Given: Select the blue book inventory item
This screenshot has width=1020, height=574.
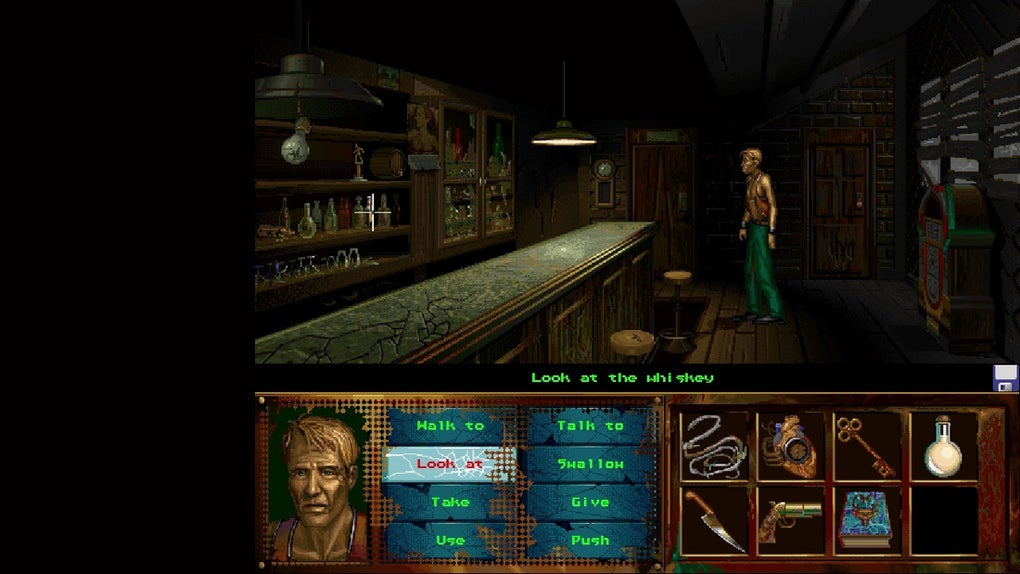Looking at the screenshot, I should [x=866, y=519].
